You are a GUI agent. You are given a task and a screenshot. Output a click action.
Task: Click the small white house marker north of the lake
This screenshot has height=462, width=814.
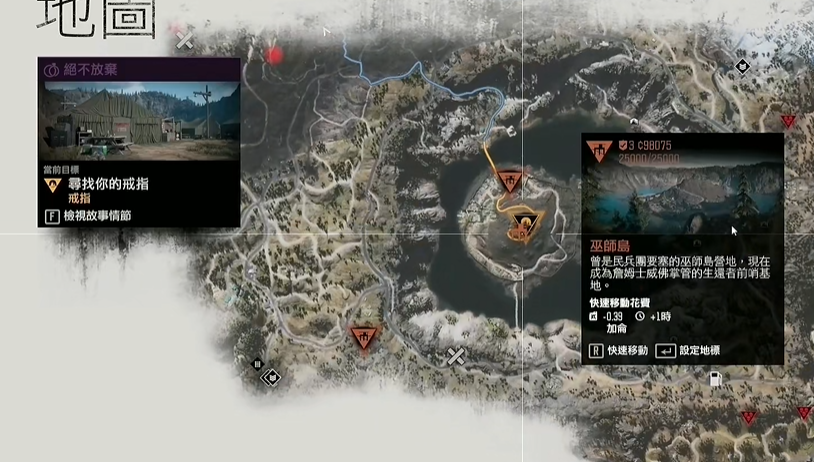[x=512, y=130]
